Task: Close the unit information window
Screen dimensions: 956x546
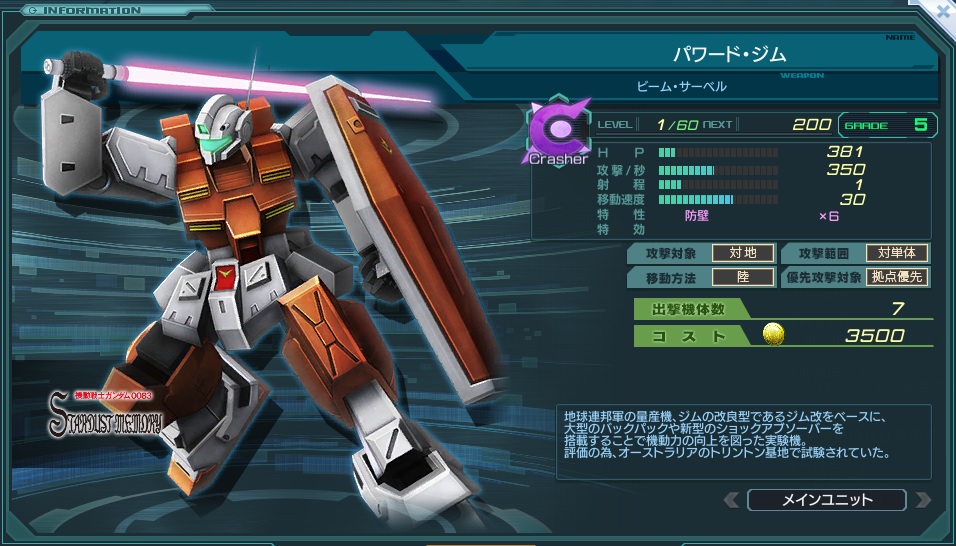Action: click(x=943, y=11)
